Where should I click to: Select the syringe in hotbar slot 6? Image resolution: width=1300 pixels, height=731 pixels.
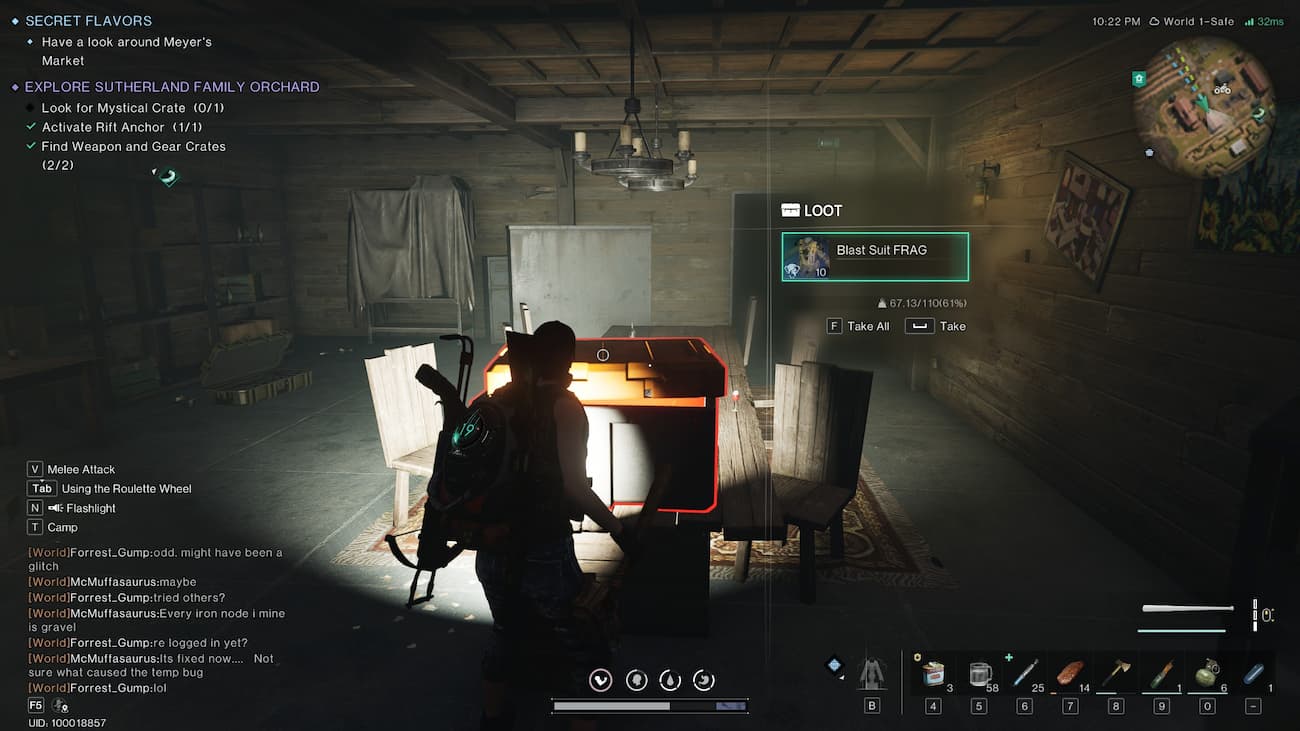1024,673
